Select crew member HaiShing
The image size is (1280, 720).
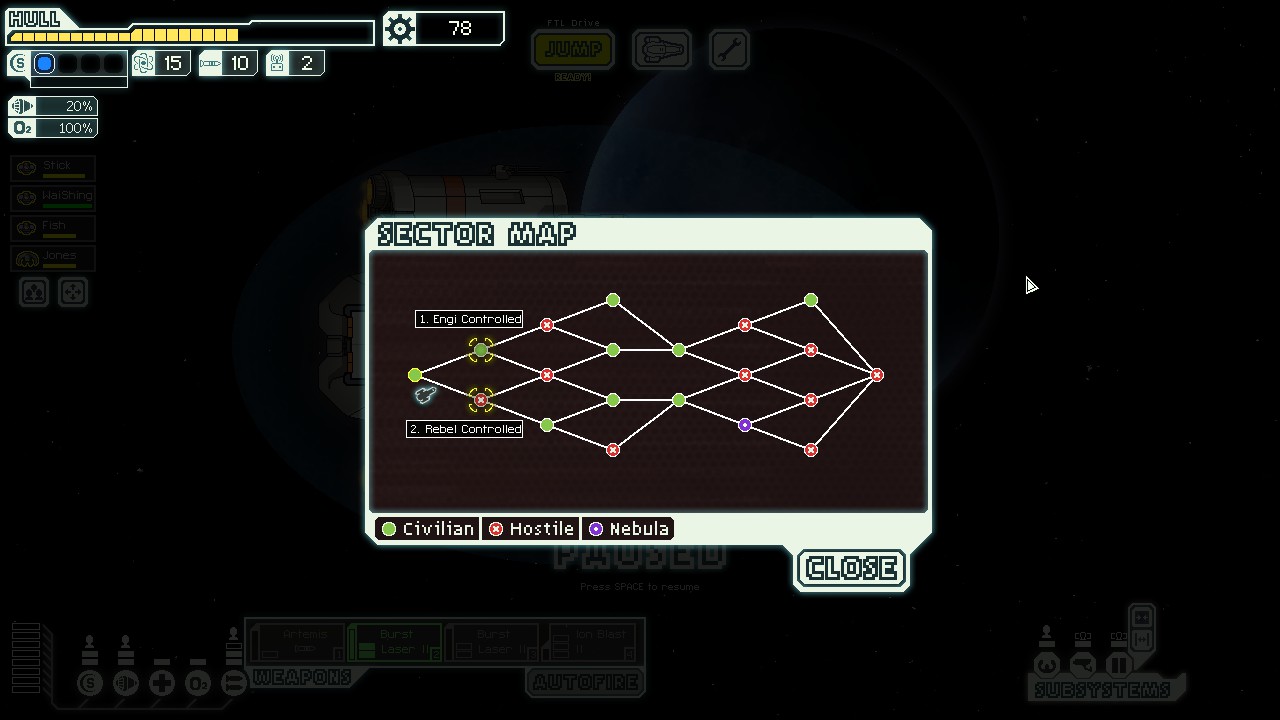tap(54, 198)
